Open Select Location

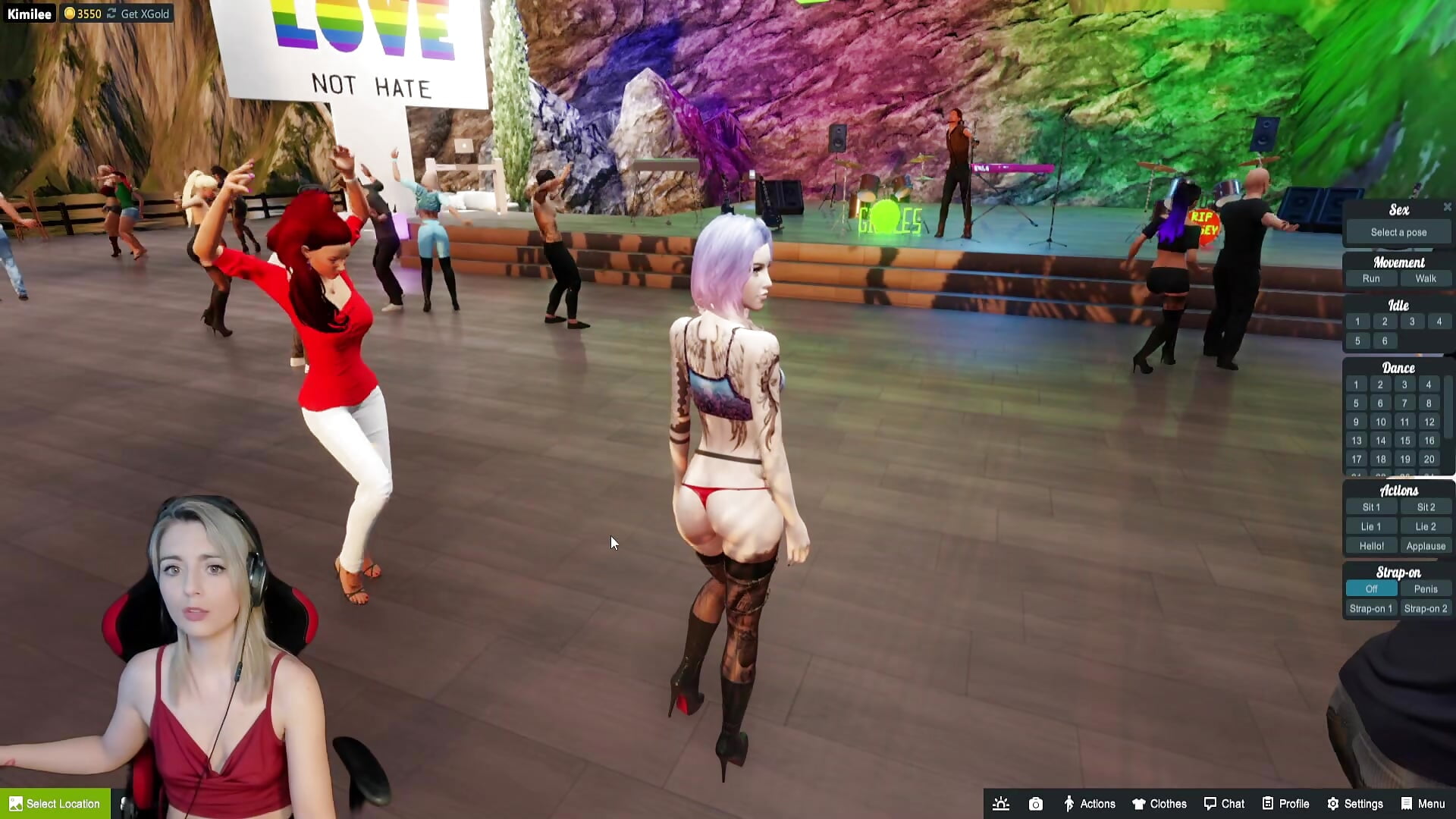pyautogui.click(x=55, y=803)
